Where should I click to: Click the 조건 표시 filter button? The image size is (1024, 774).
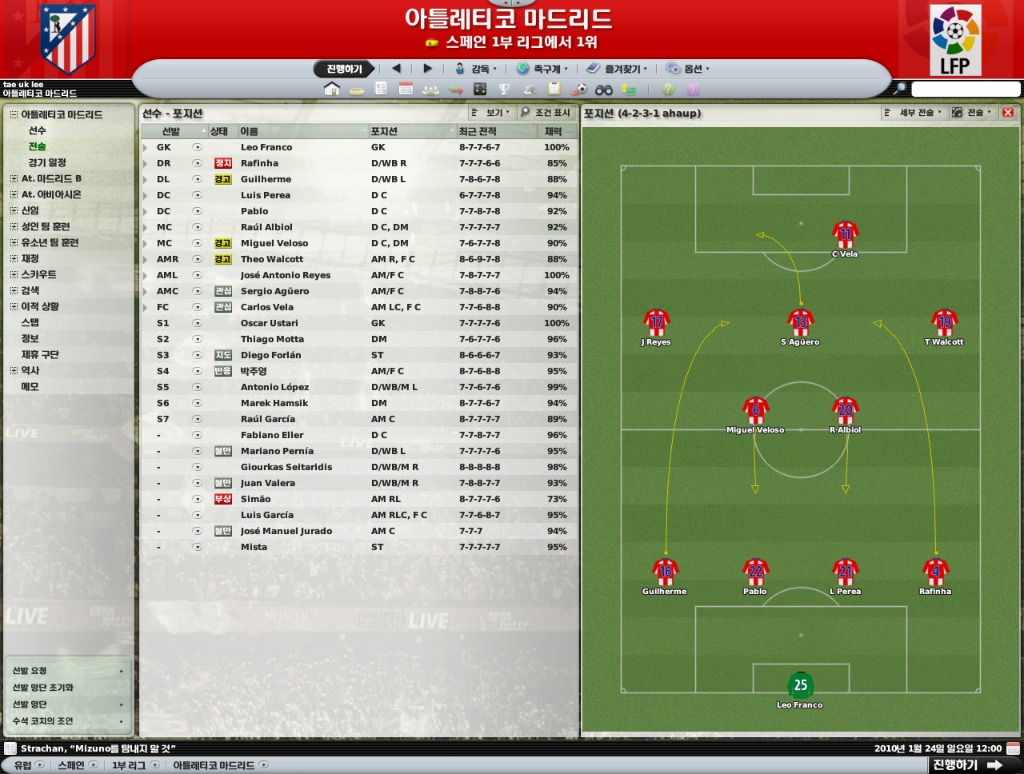point(546,113)
